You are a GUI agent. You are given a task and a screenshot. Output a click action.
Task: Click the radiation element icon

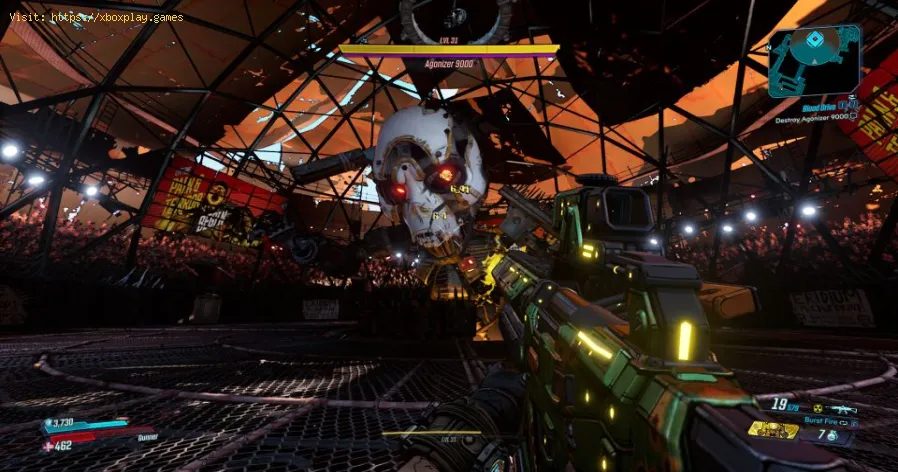coord(816,409)
